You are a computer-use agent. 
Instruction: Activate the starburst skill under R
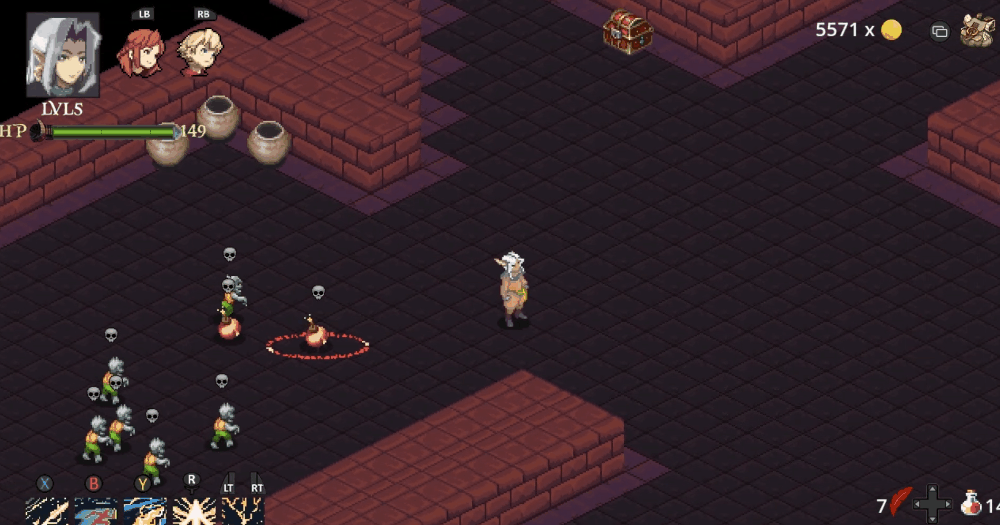(x=194, y=511)
